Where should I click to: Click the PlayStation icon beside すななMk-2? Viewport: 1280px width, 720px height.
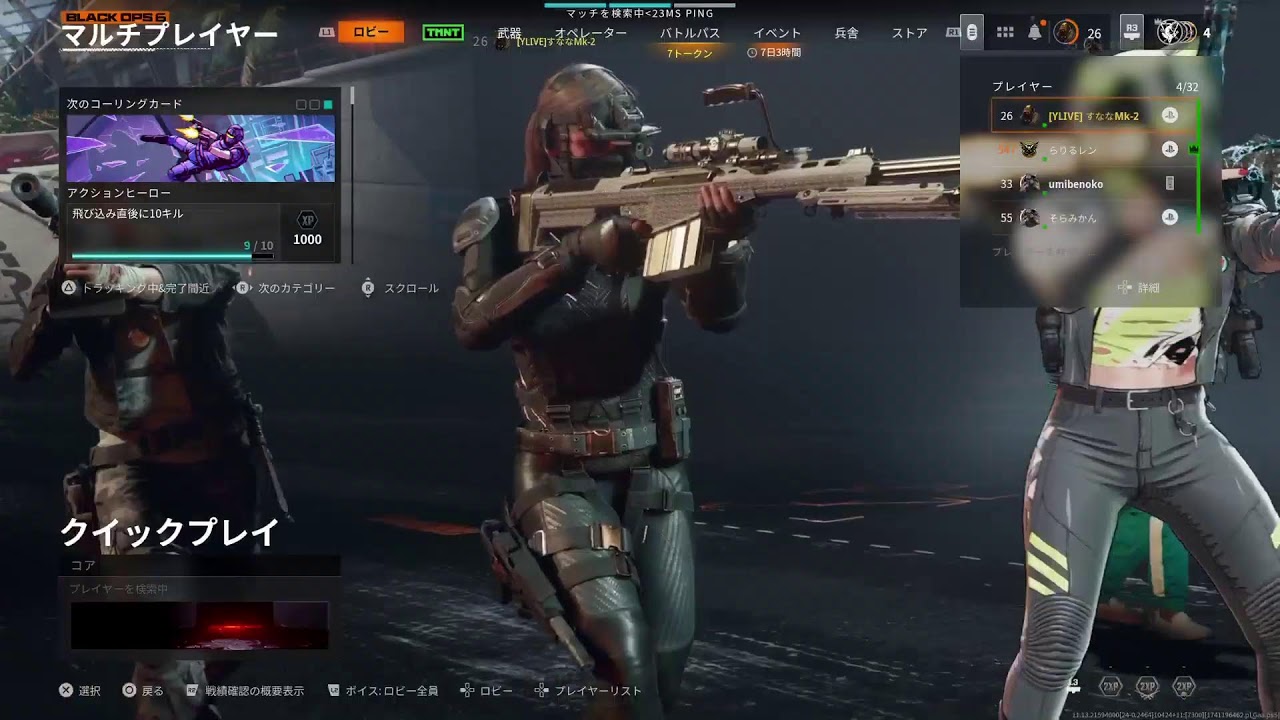(x=1170, y=115)
